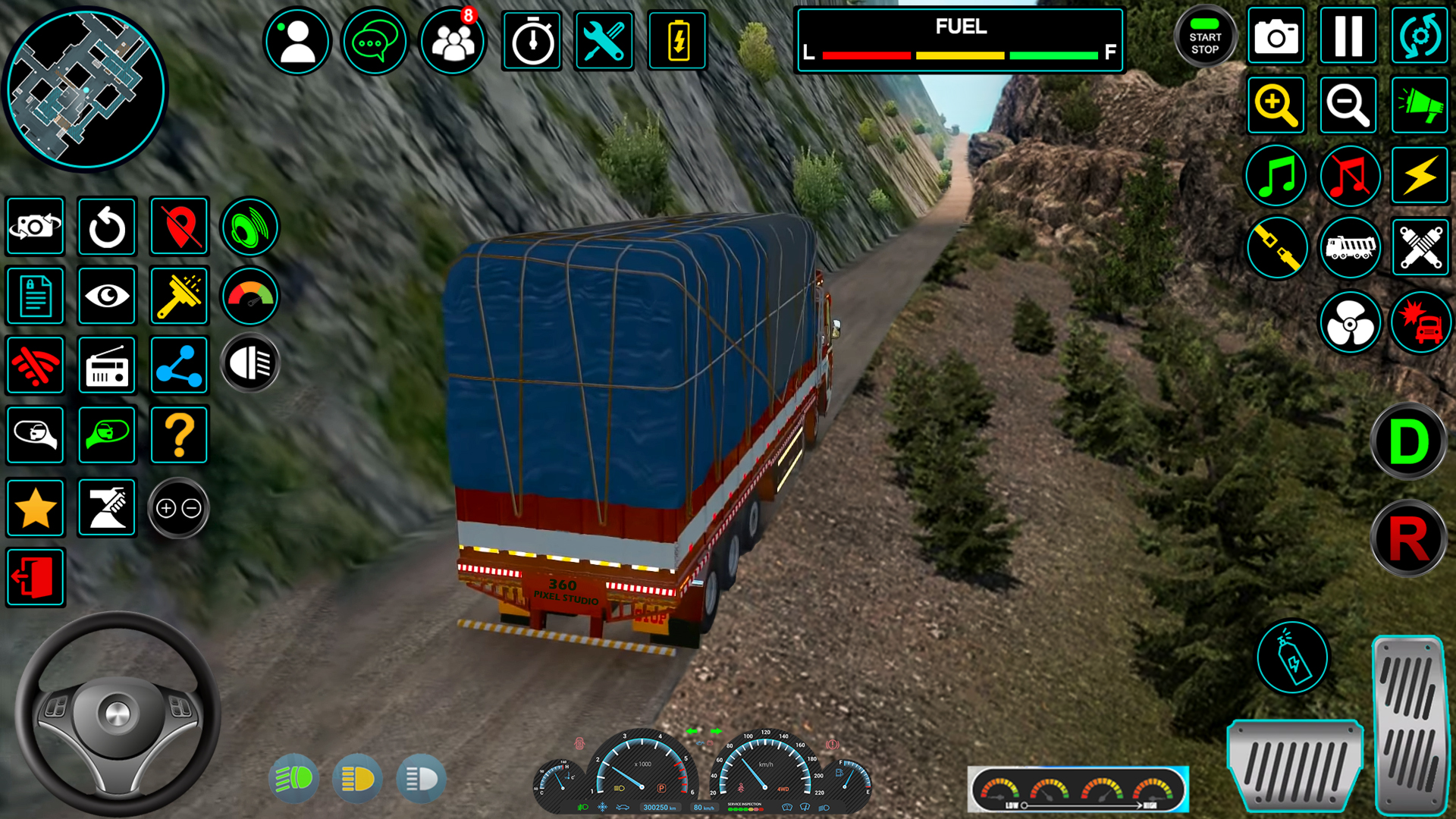Open the green chat bubbles

pyautogui.click(x=375, y=41)
